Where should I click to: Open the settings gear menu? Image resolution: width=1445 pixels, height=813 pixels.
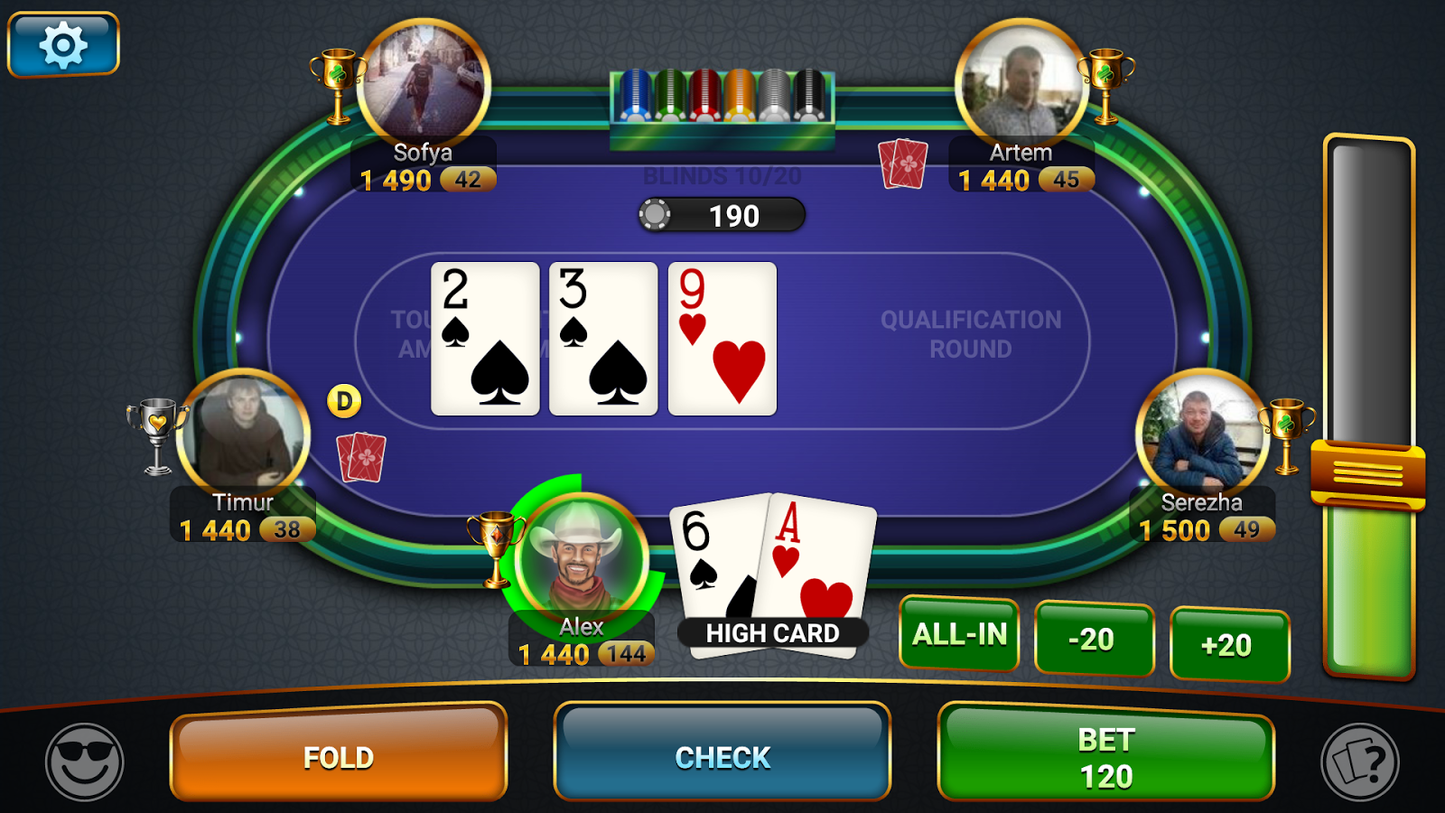[62, 45]
